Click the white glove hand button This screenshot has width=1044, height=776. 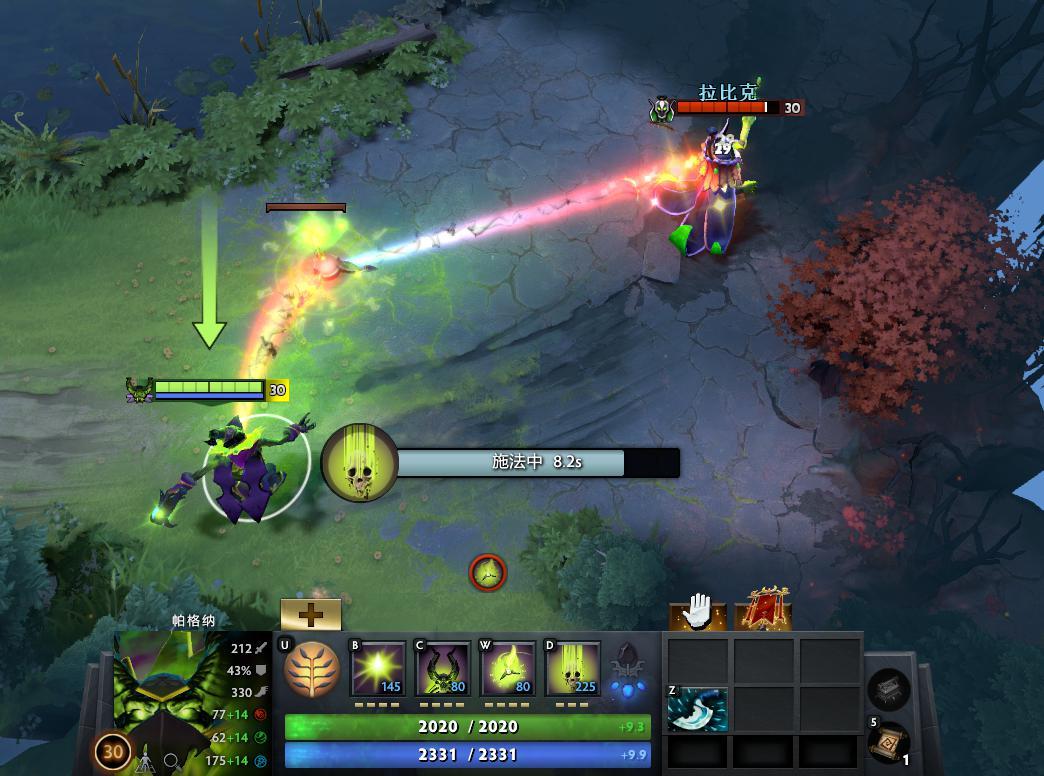[696, 612]
